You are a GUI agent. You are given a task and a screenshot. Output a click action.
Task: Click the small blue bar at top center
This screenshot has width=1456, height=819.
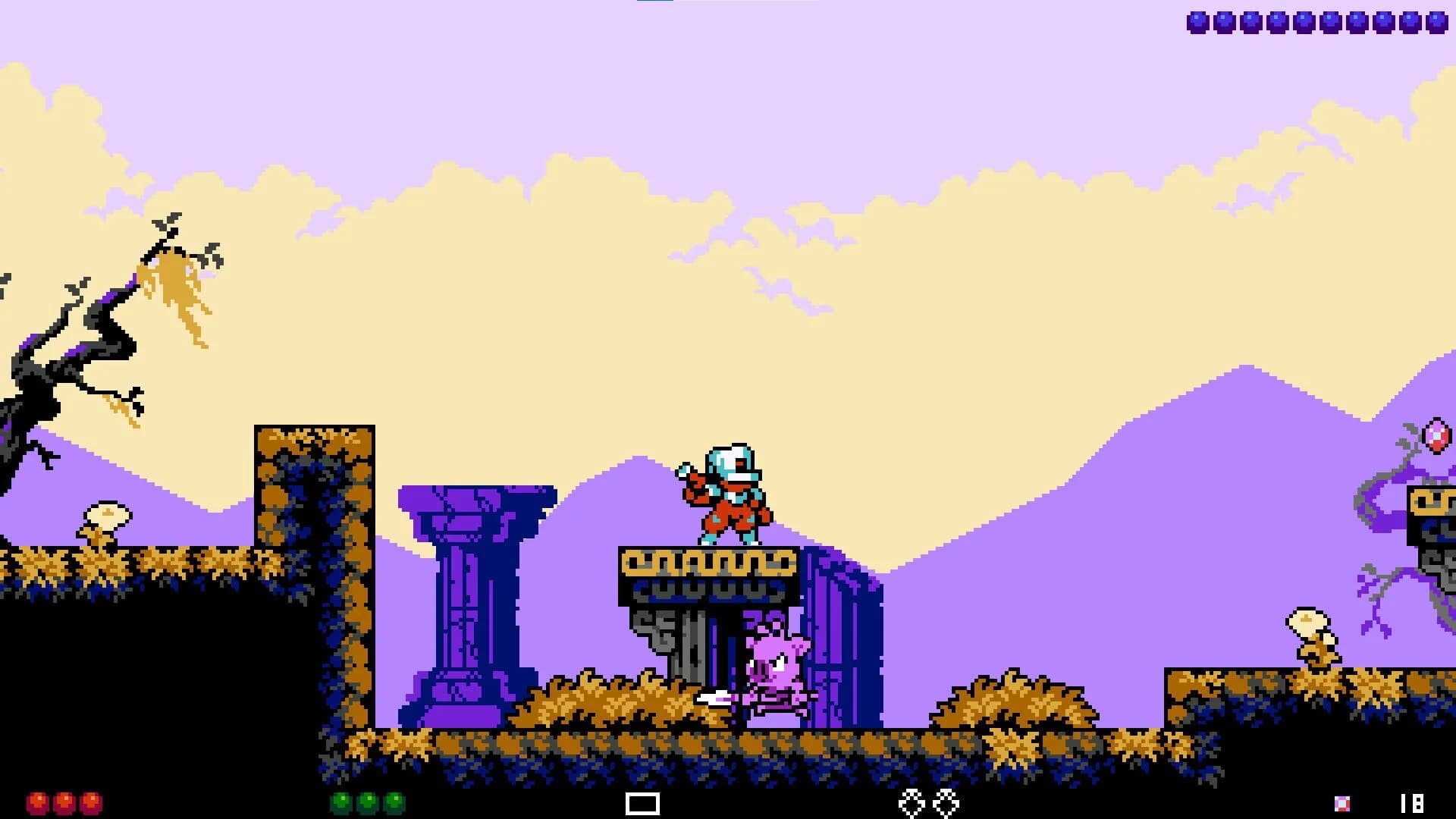[x=654, y=4]
